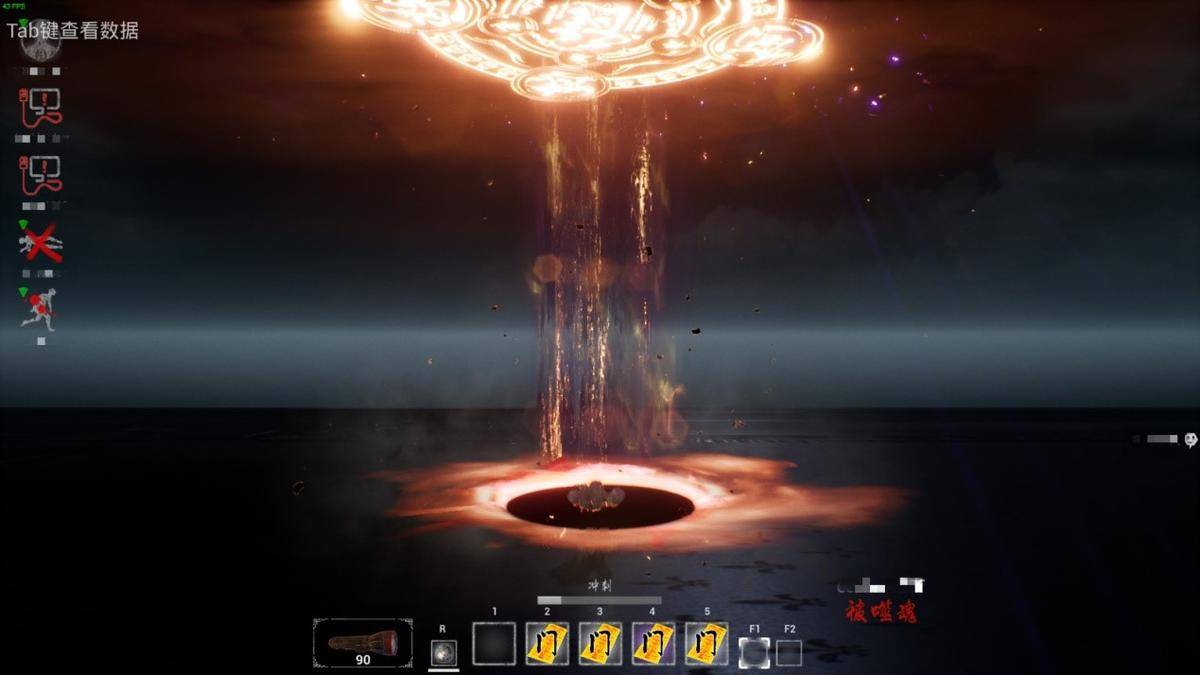This screenshot has height=675, width=1200.
Task: Click the highlighted F1 slot
Action: tap(754, 652)
